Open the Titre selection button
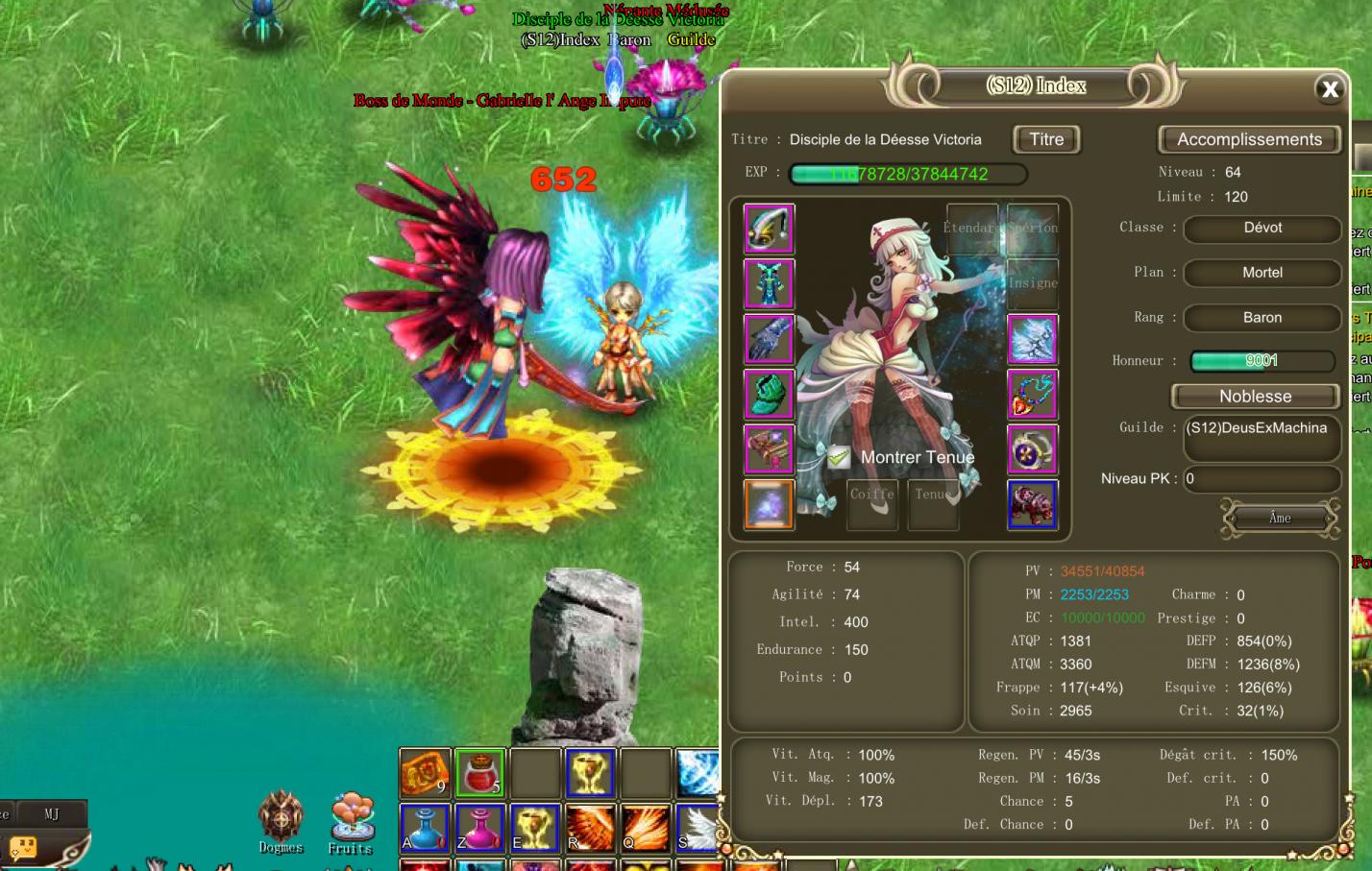The width and height of the screenshot is (1372, 871). click(x=1046, y=139)
